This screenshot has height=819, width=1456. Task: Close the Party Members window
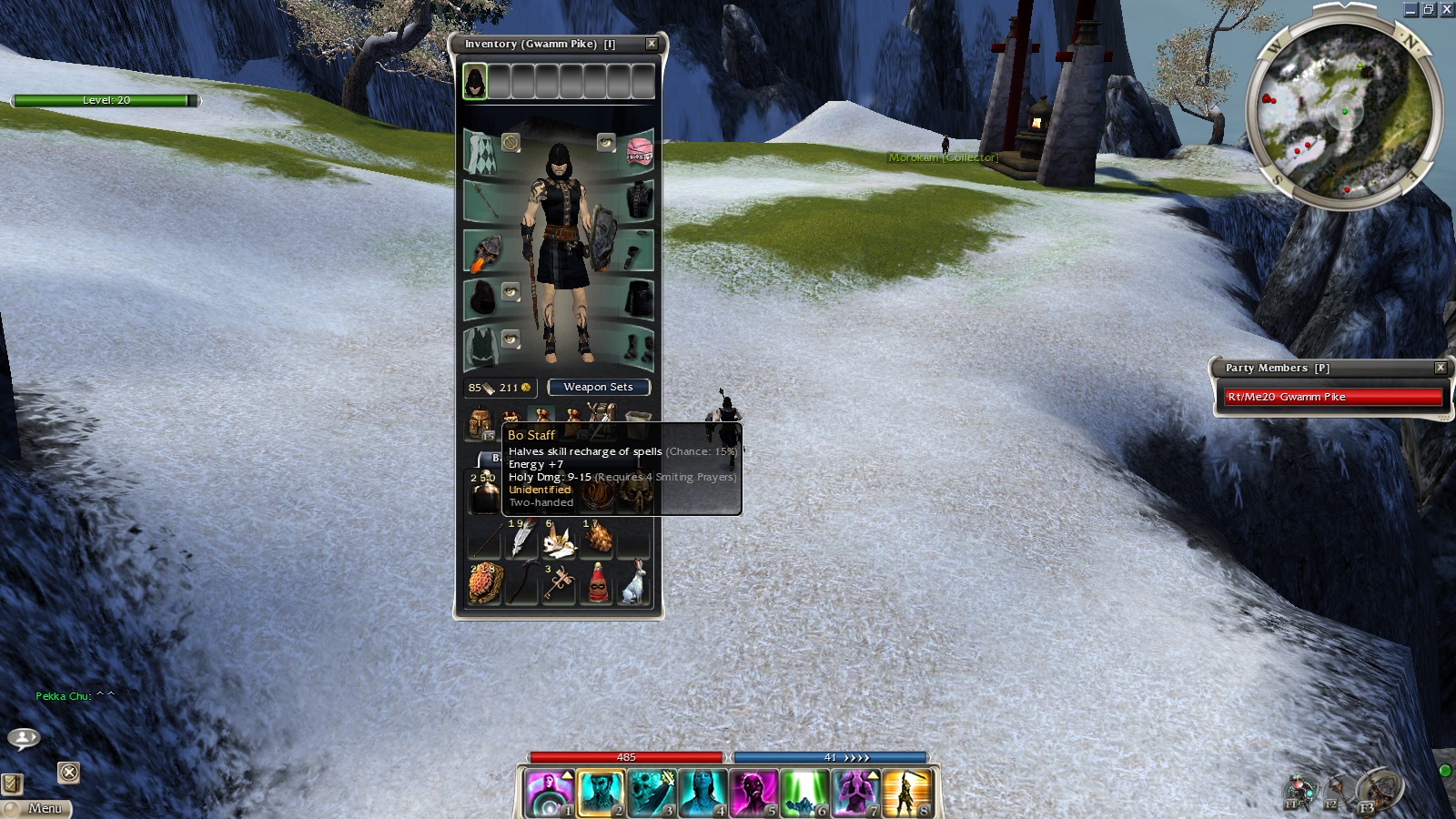point(1441,368)
